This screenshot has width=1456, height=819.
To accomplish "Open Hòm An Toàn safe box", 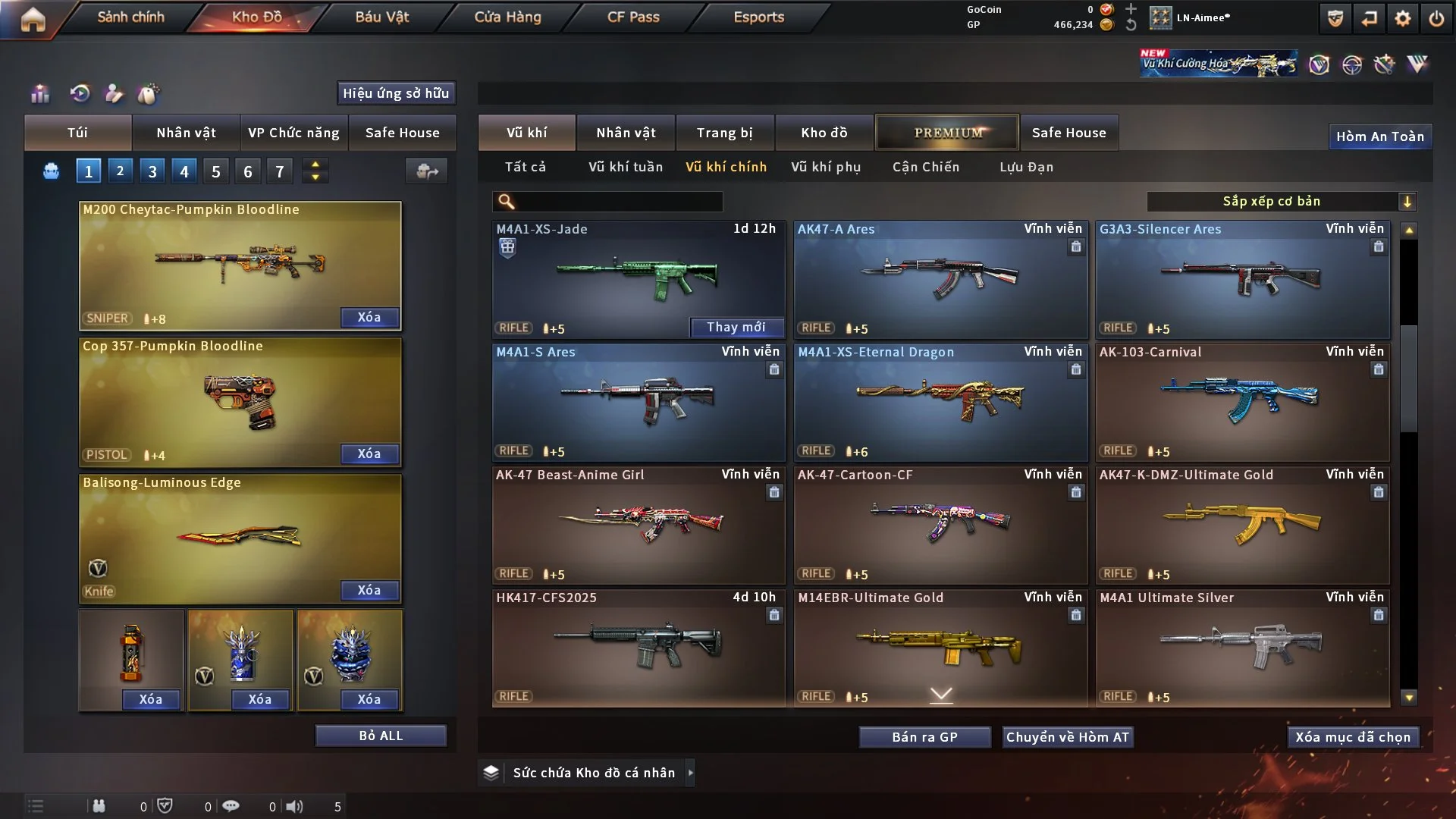I will pos(1379,136).
